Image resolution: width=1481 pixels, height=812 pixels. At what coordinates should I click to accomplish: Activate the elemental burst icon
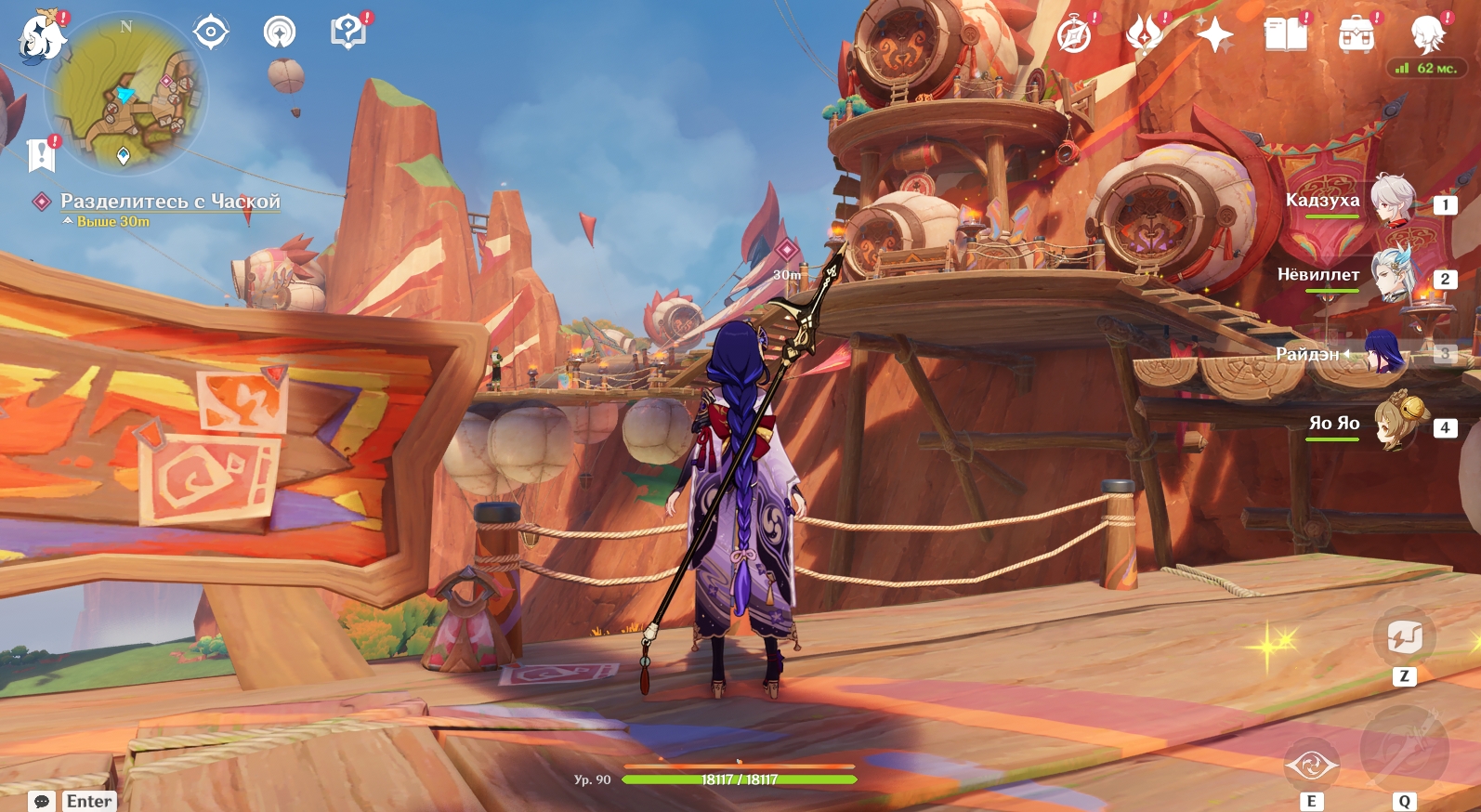pos(1404,749)
